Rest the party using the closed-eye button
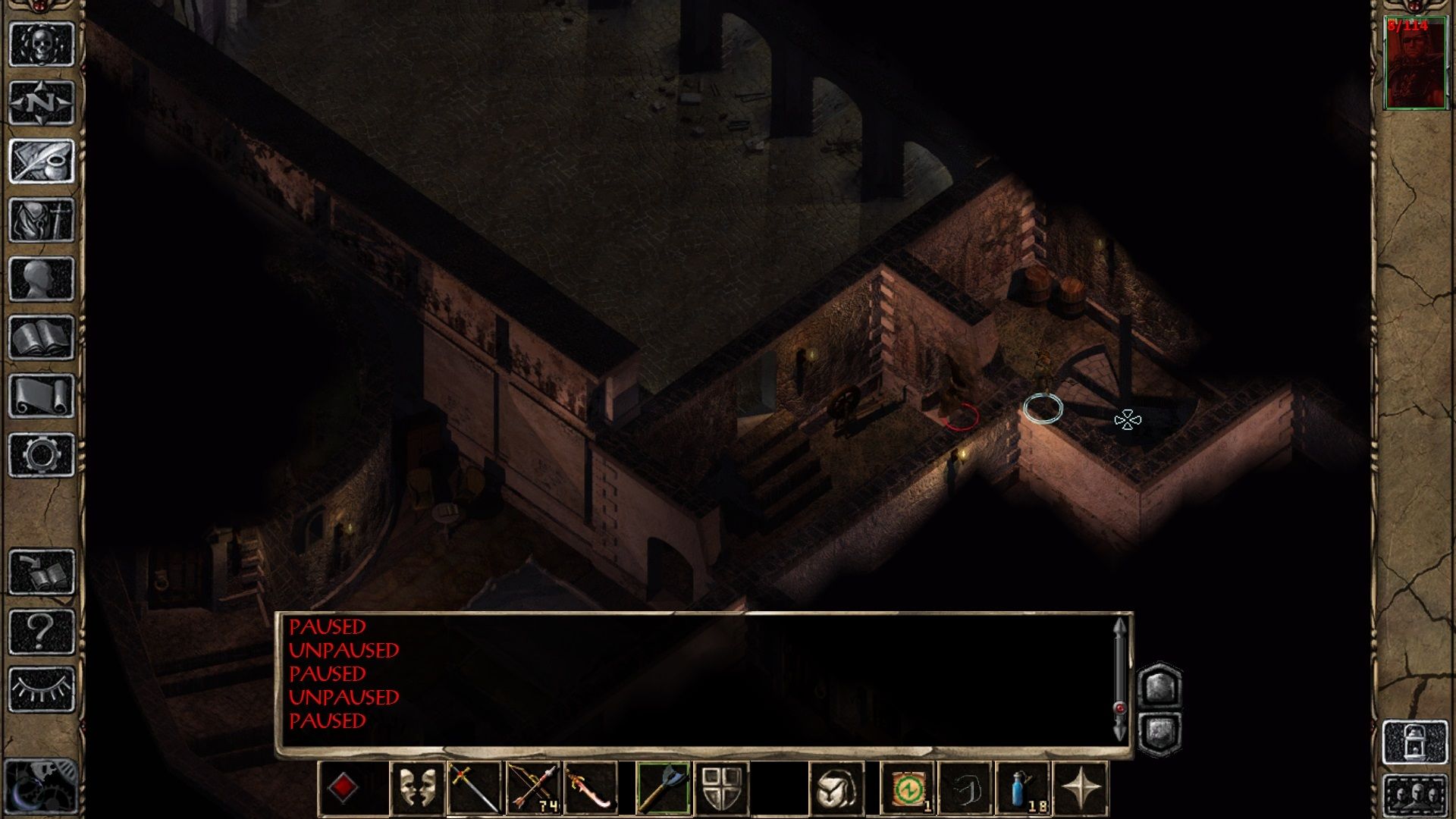The width and height of the screenshot is (1456, 819). point(42,689)
